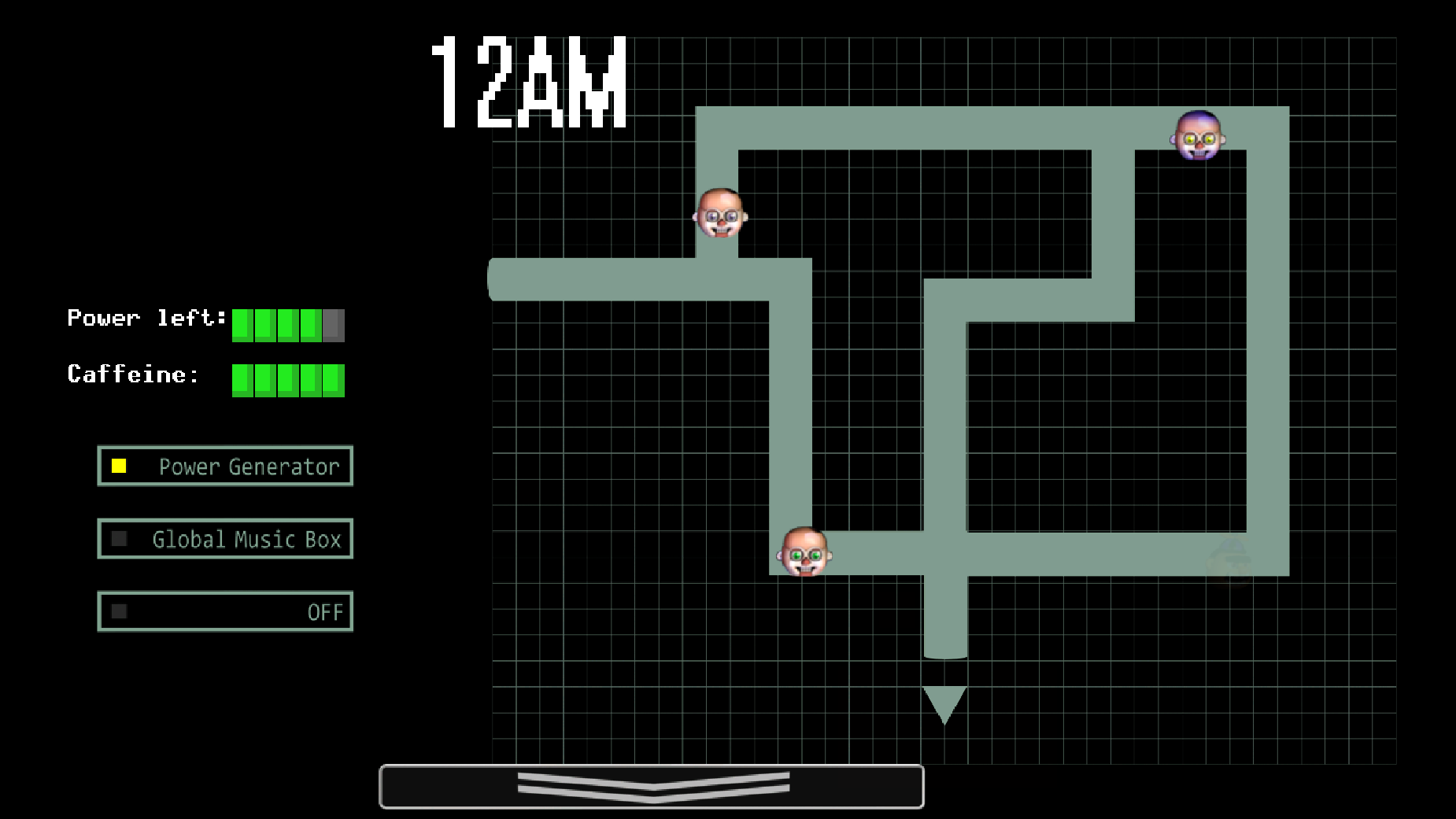Collapse the chevron tray below the map
The height and width of the screenshot is (819, 1456).
[x=652, y=785]
